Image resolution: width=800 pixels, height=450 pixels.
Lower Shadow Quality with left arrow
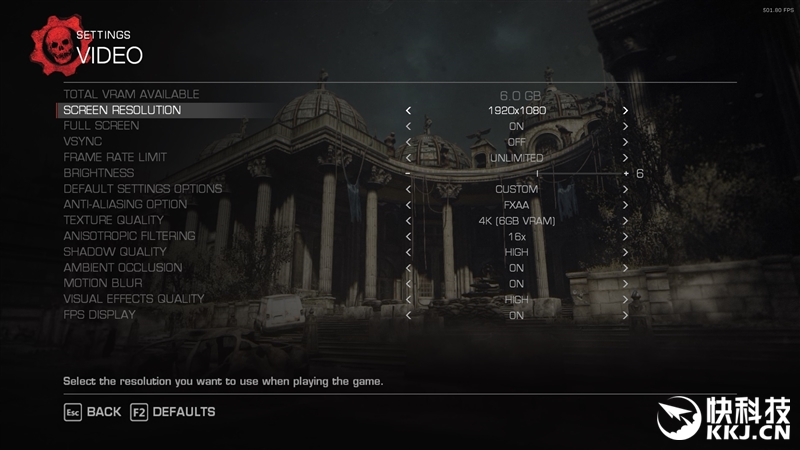coord(408,252)
